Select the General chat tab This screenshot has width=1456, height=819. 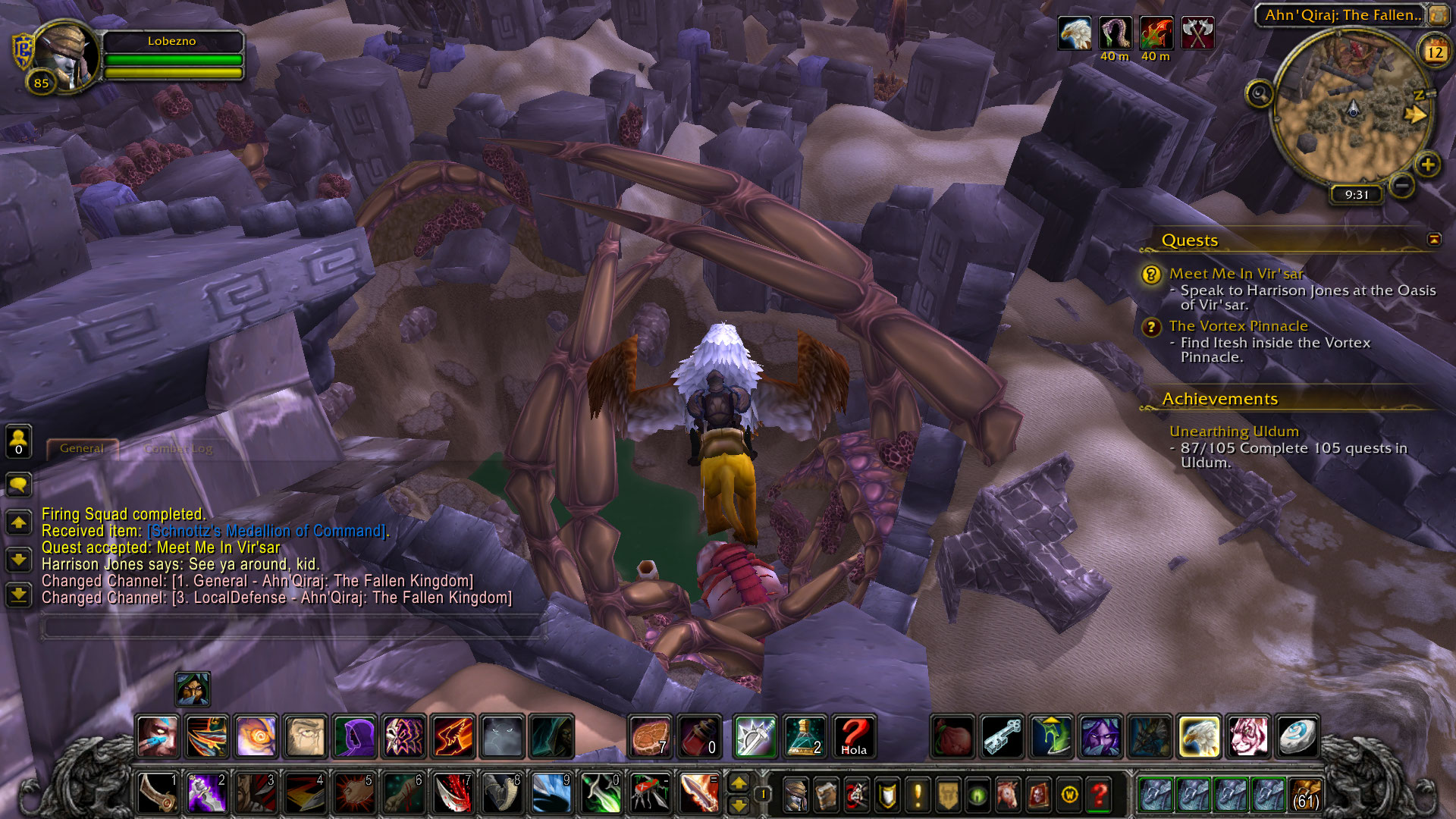pyautogui.click(x=82, y=449)
